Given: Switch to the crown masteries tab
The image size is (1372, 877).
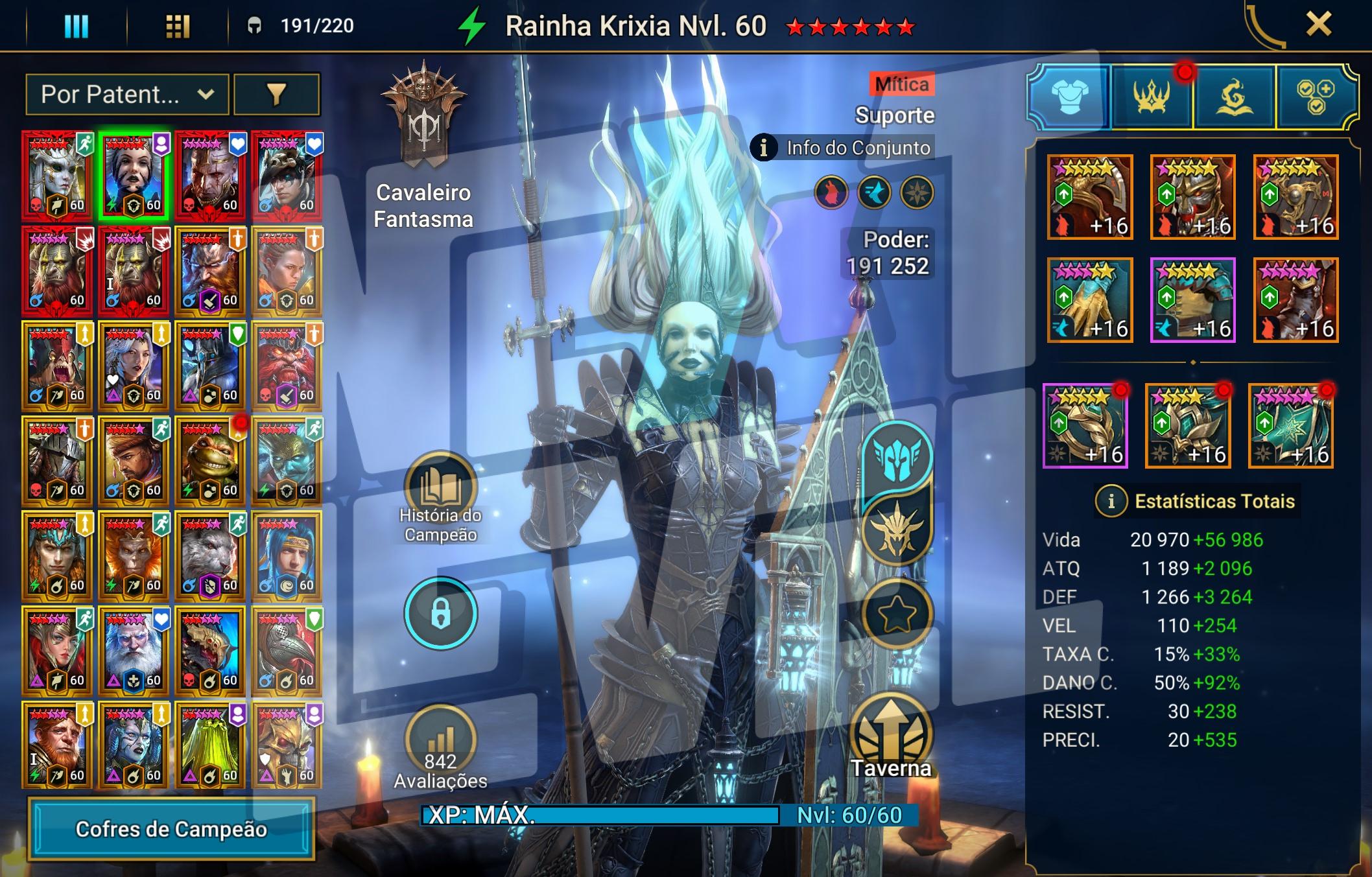Looking at the screenshot, I should tap(1152, 97).
